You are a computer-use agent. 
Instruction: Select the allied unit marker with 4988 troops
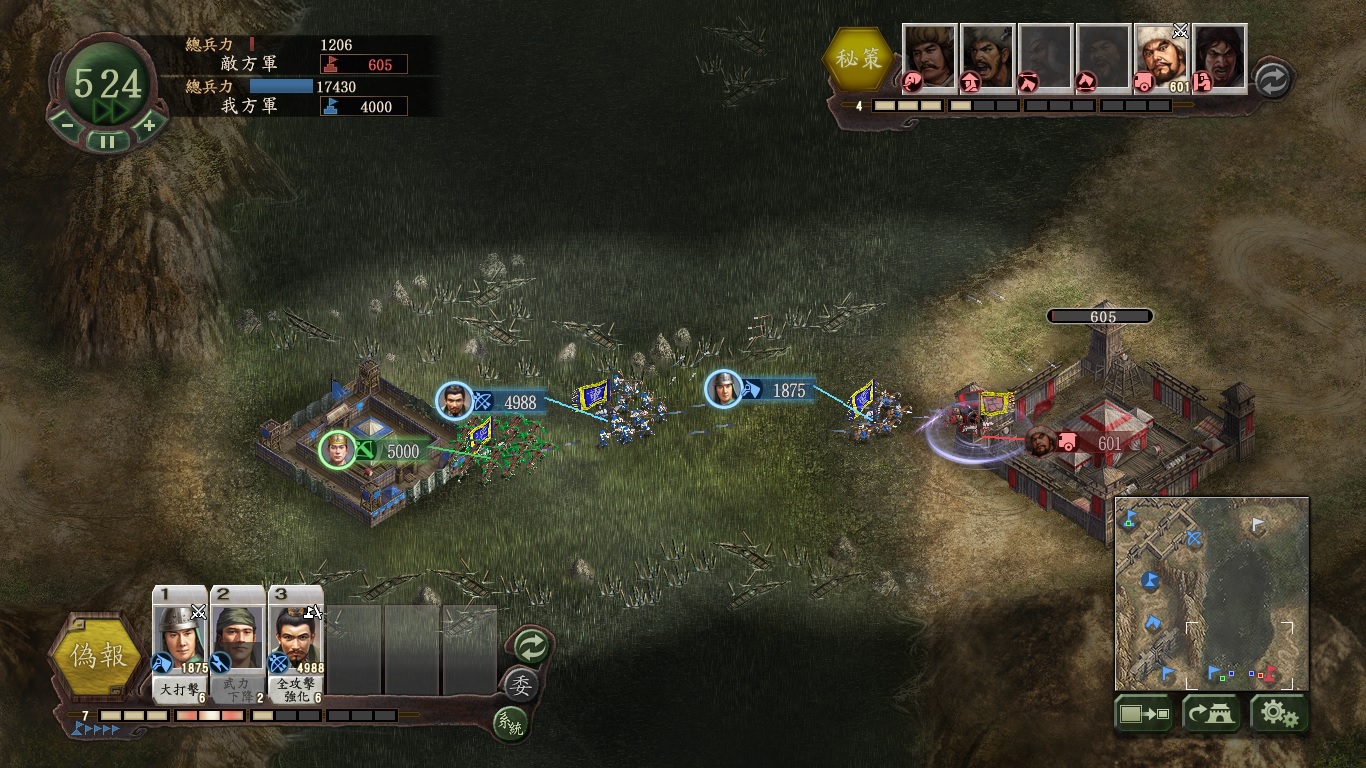pyautogui.click(x=455, y=401)
